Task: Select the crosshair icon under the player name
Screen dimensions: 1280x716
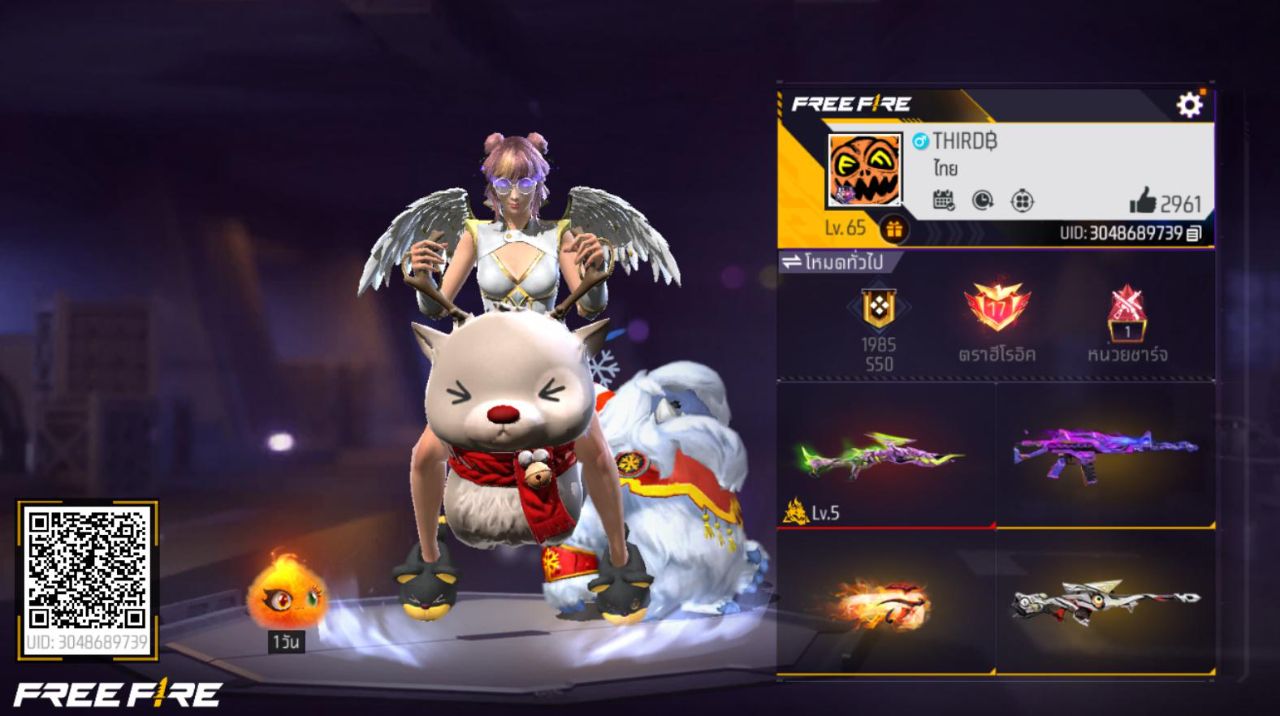Action: [1021, 200]
